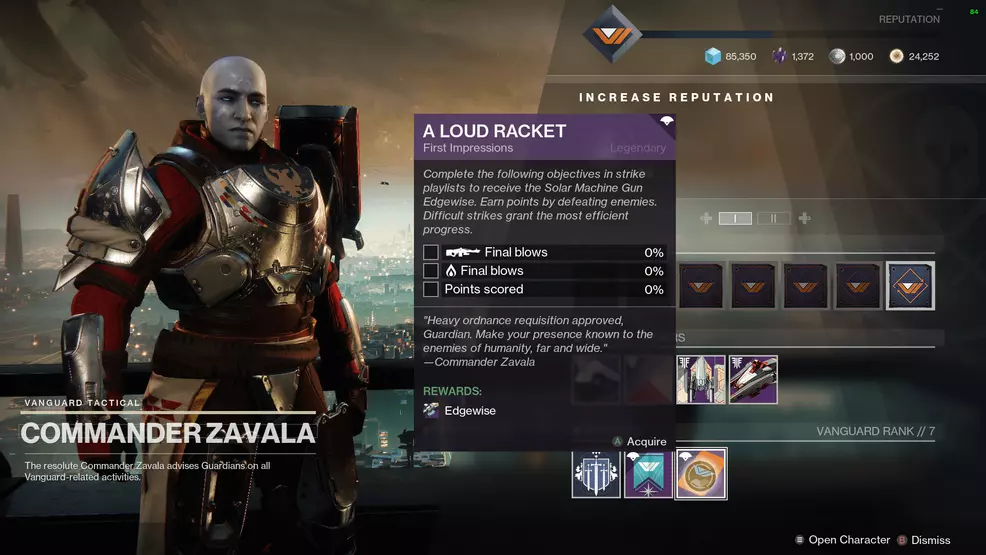Select the highlighted last Vanguard reputation reward

pyautogui.click(x=910, y=286)
